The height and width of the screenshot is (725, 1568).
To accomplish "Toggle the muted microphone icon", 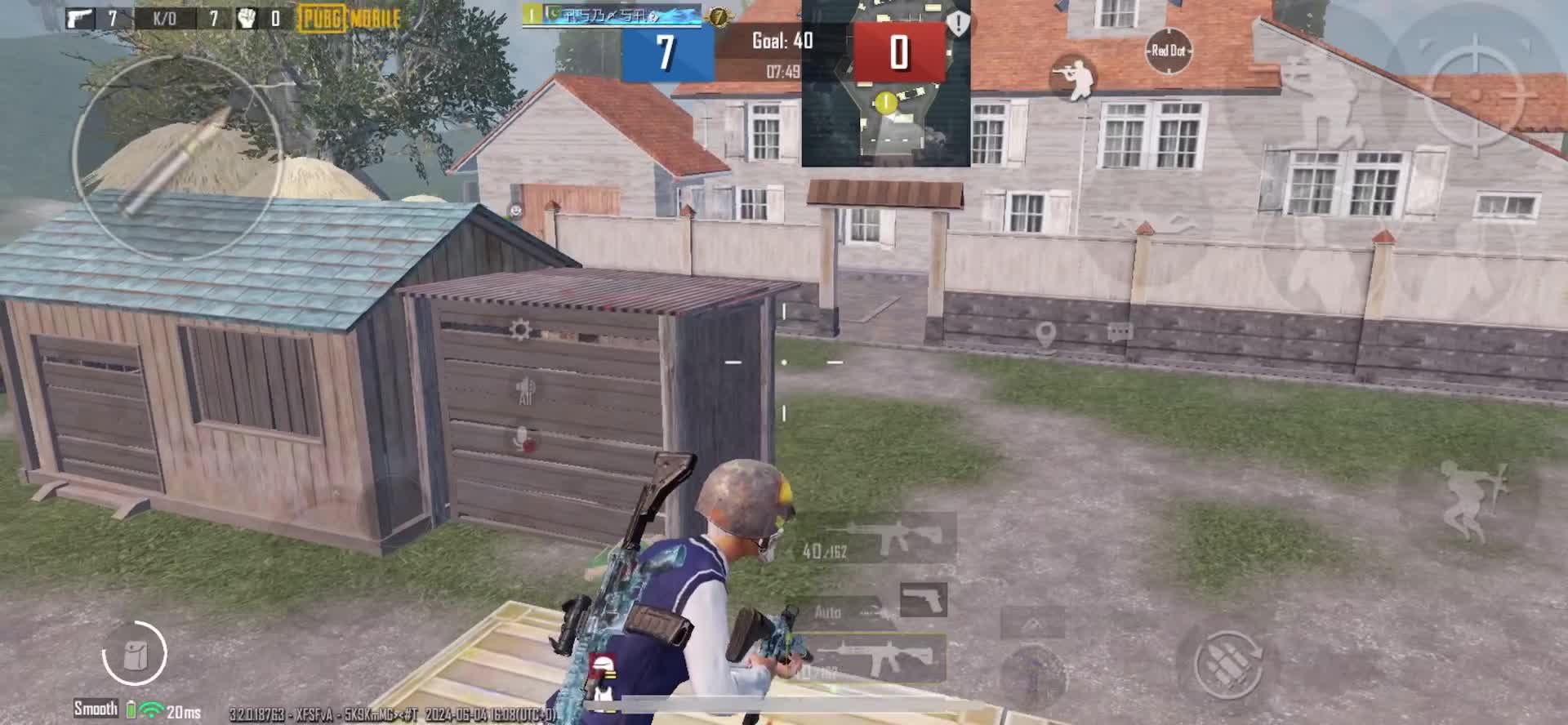I will pos(523,441).
